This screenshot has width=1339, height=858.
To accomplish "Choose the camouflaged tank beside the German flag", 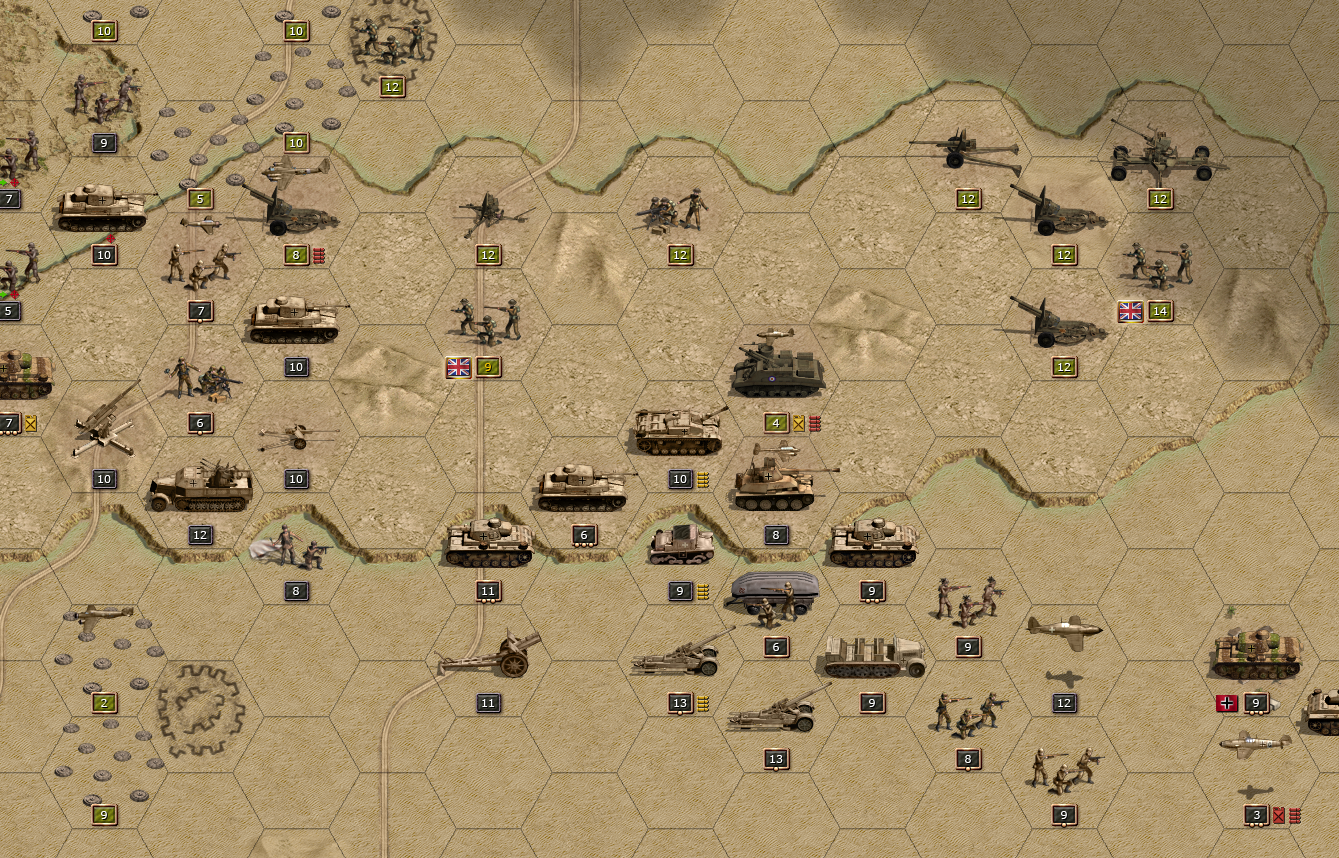I will pyautogui.click(x=1256, y=654).
